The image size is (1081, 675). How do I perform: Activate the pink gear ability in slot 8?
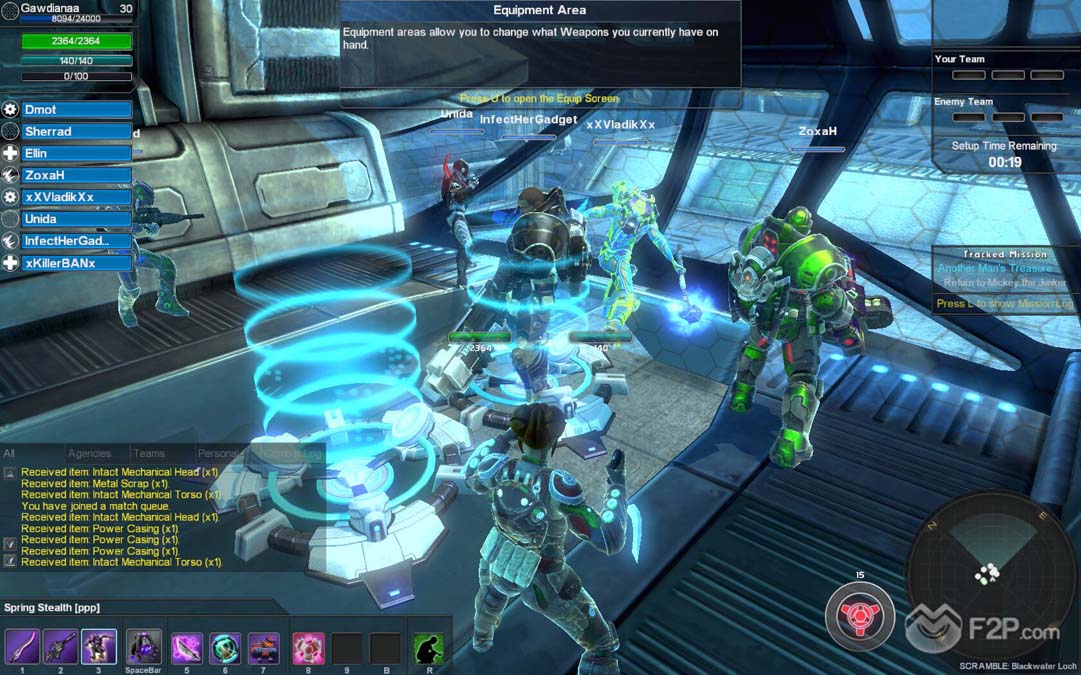[x=308, y=648]
